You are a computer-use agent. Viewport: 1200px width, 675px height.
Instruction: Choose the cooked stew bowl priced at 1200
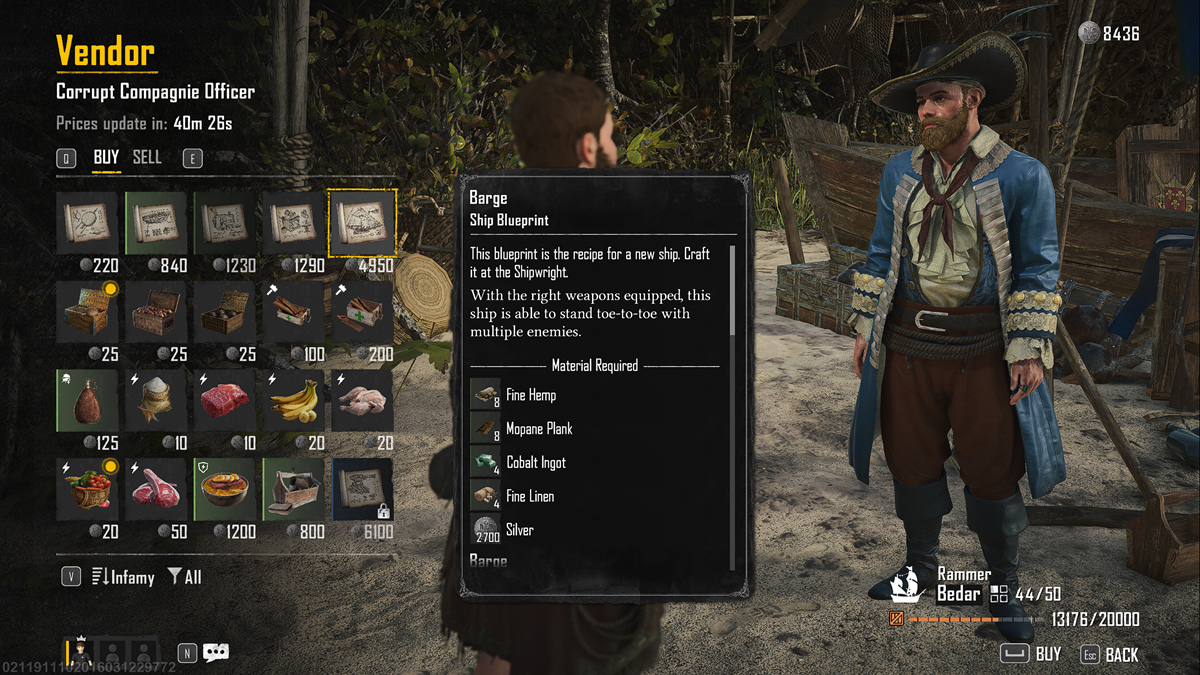[226, 489]
